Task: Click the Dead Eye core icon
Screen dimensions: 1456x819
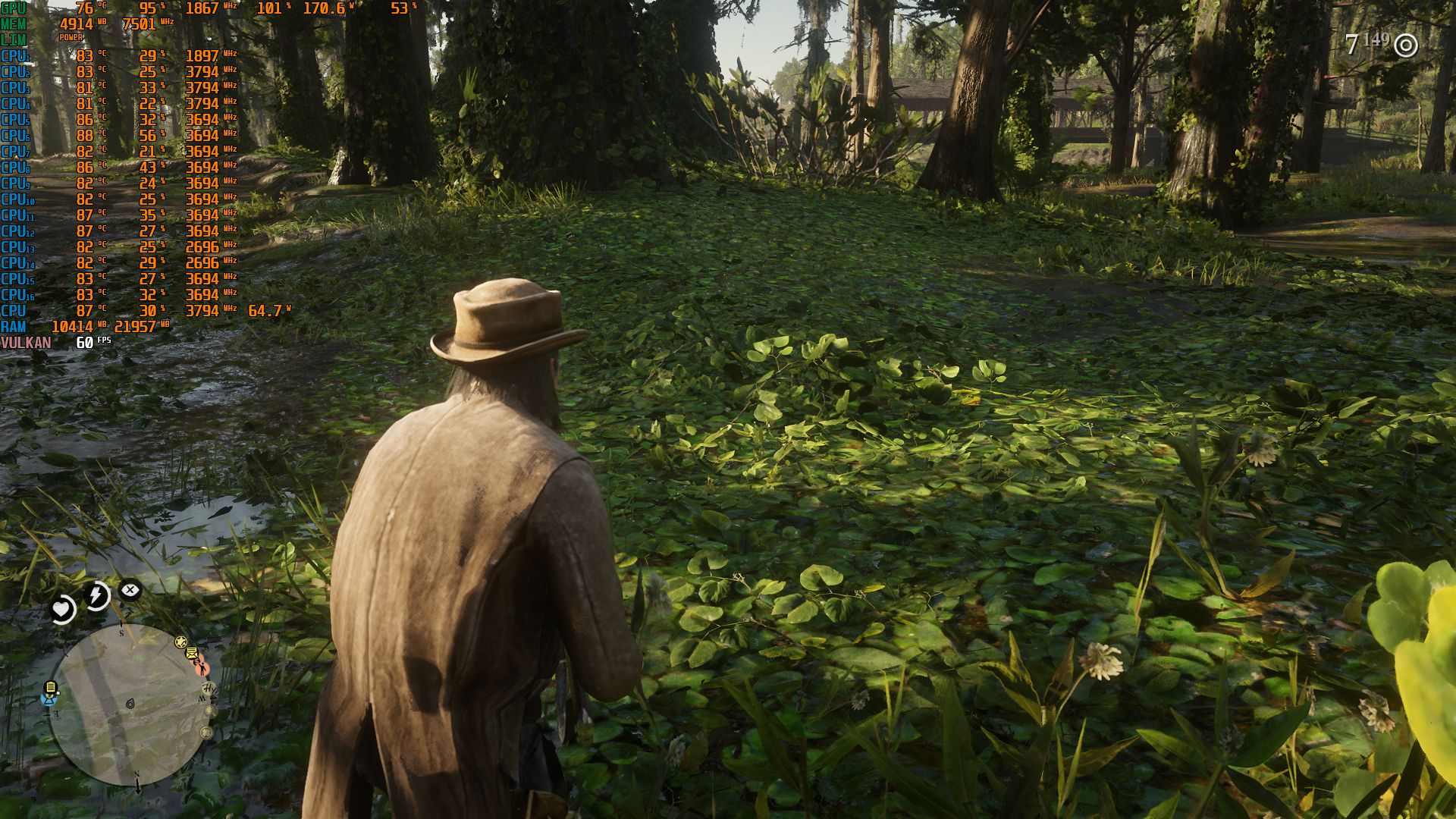Action: pyautogui.click(x=130, y=589)
